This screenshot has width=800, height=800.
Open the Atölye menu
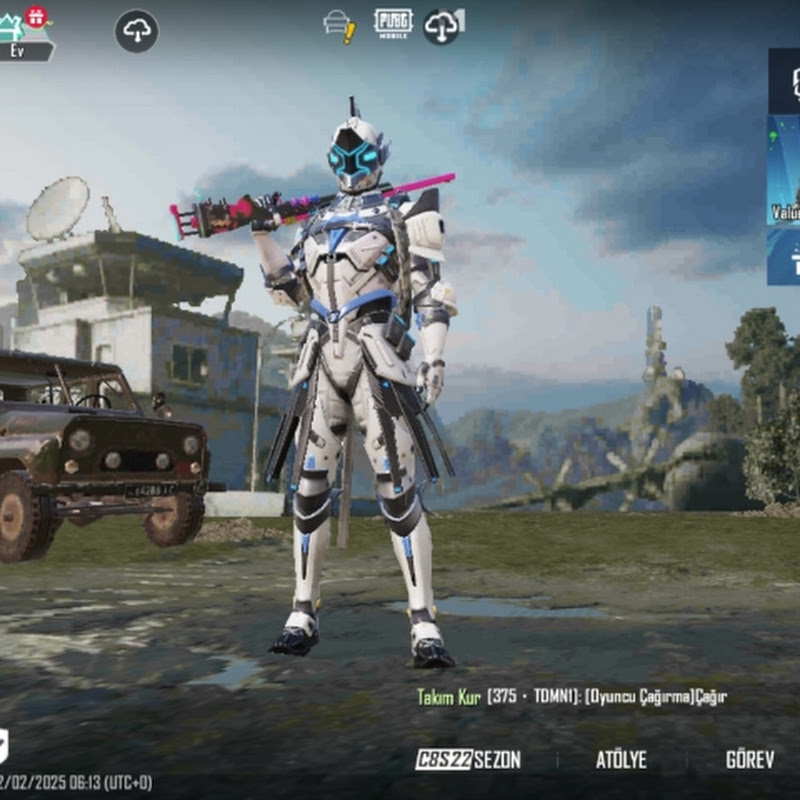point(621,760)
